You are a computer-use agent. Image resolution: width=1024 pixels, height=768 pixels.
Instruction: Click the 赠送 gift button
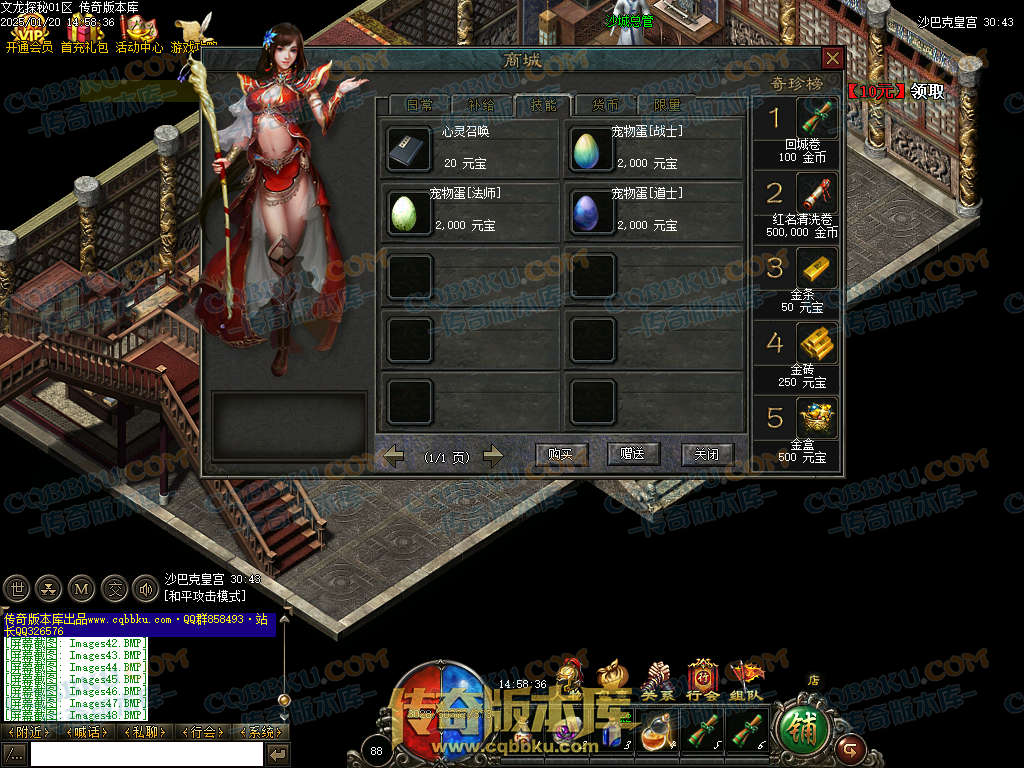(x=633, y=454)
